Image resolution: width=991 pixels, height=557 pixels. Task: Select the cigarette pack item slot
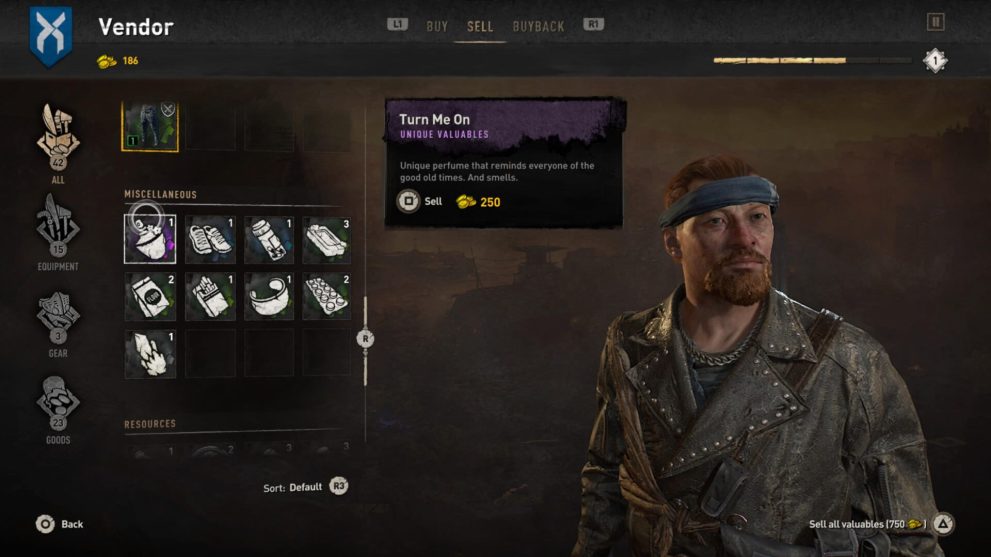pyautogui.click(x=210, y=296)
